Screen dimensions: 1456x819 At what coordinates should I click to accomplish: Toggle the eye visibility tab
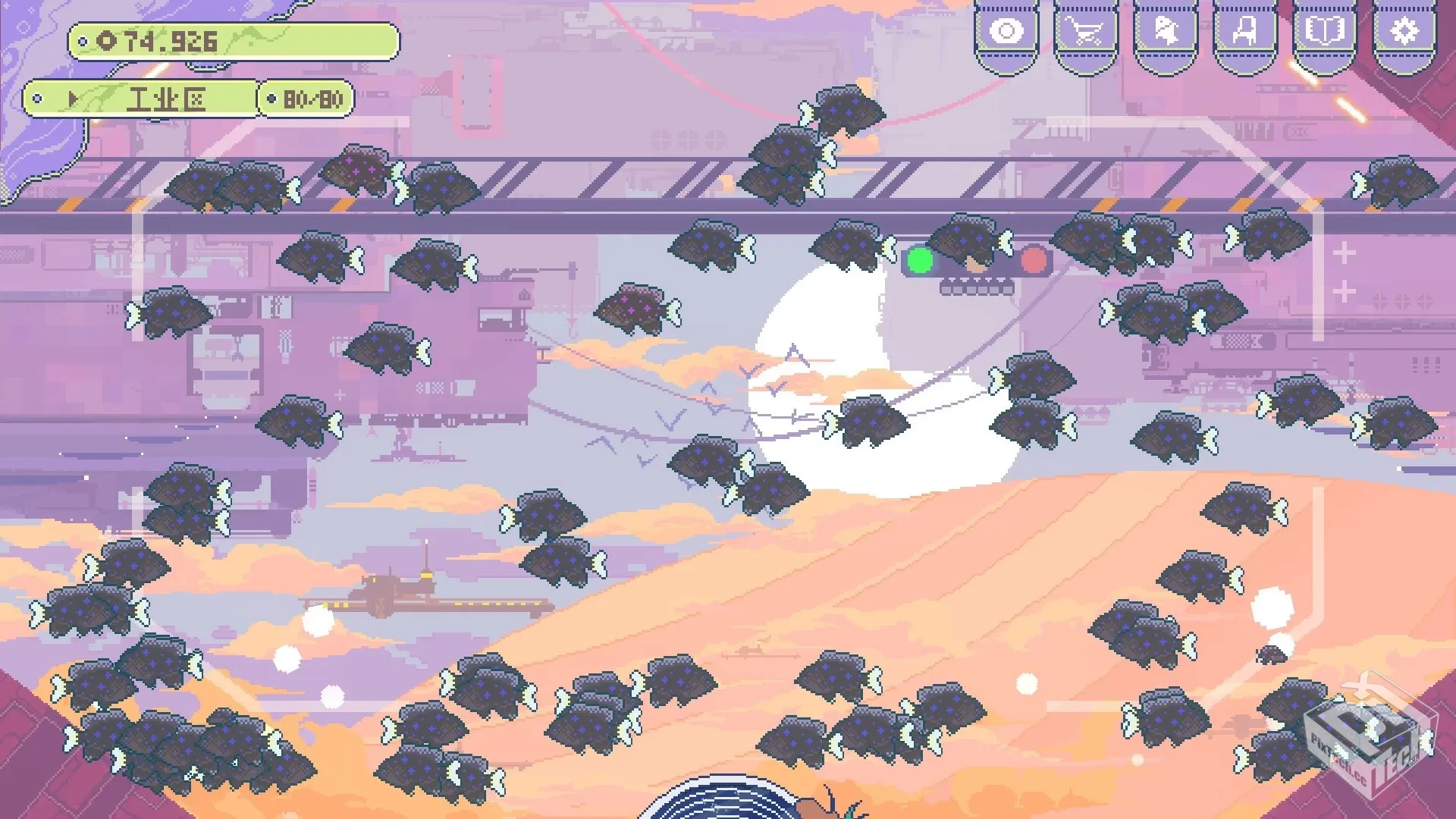(x=1006, y=32)
